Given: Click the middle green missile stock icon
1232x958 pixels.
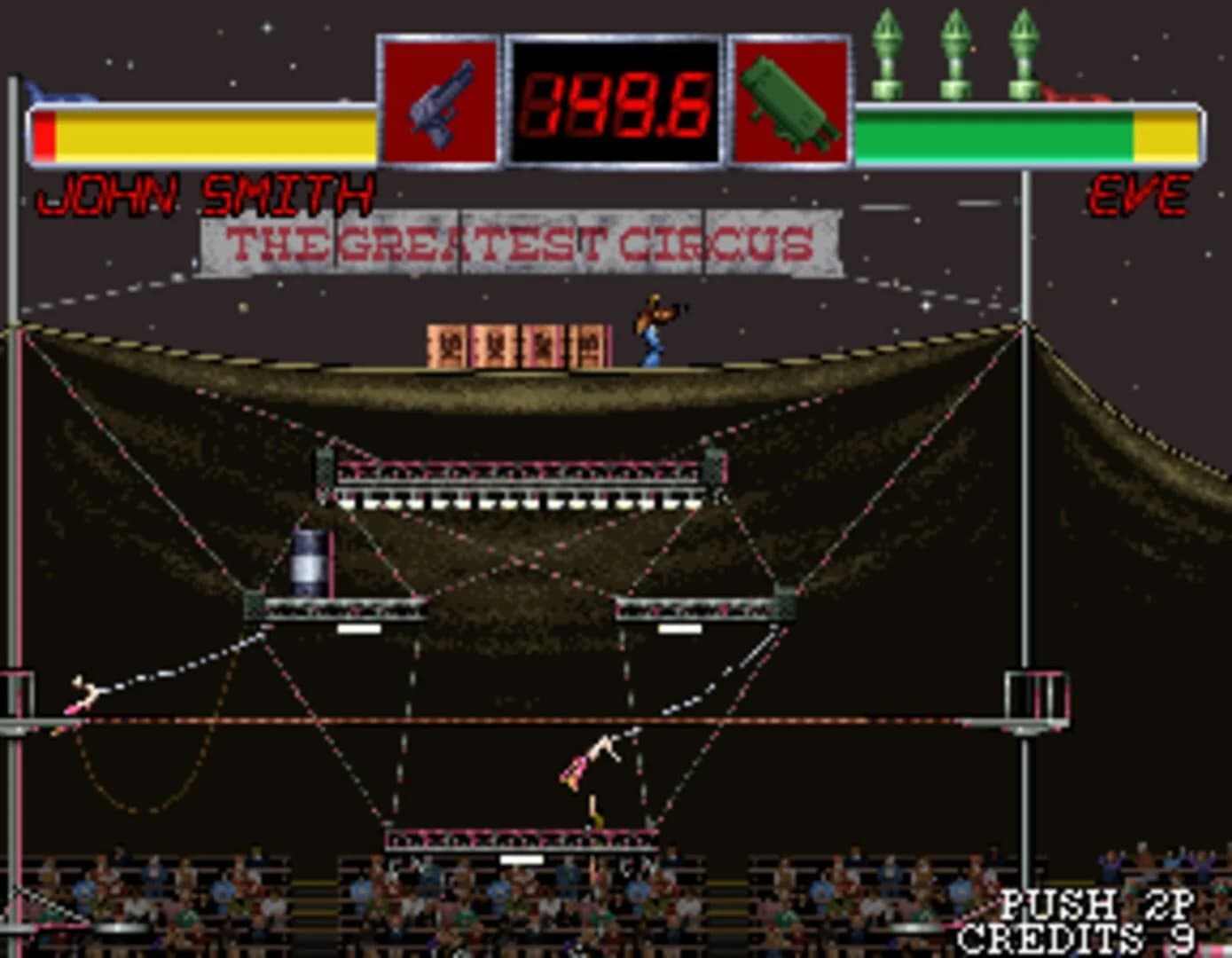Looking at the screenshot, I should tap(956, 53).
